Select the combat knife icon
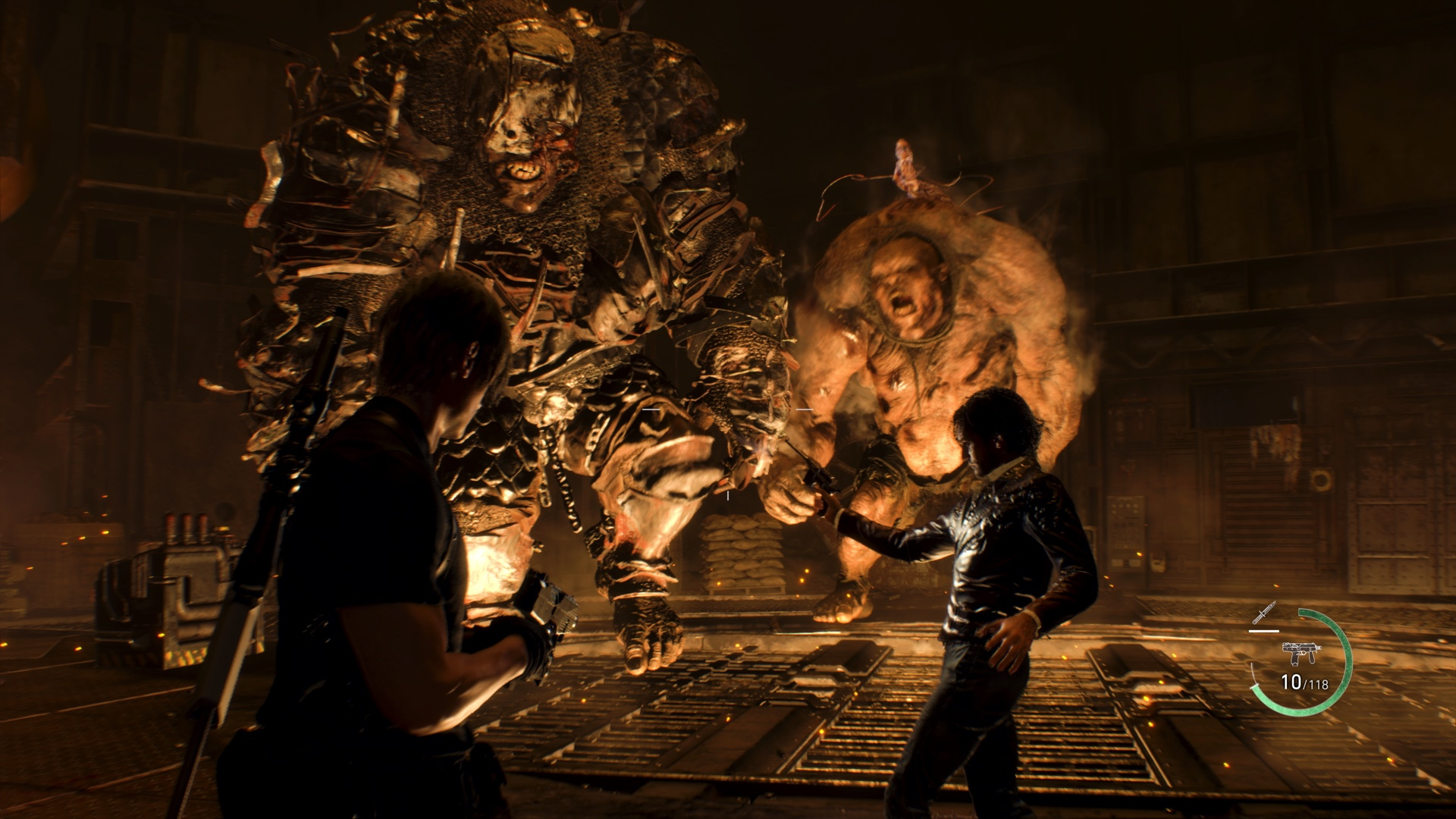Screen dimensions: 1456x819 [1264, 612]
